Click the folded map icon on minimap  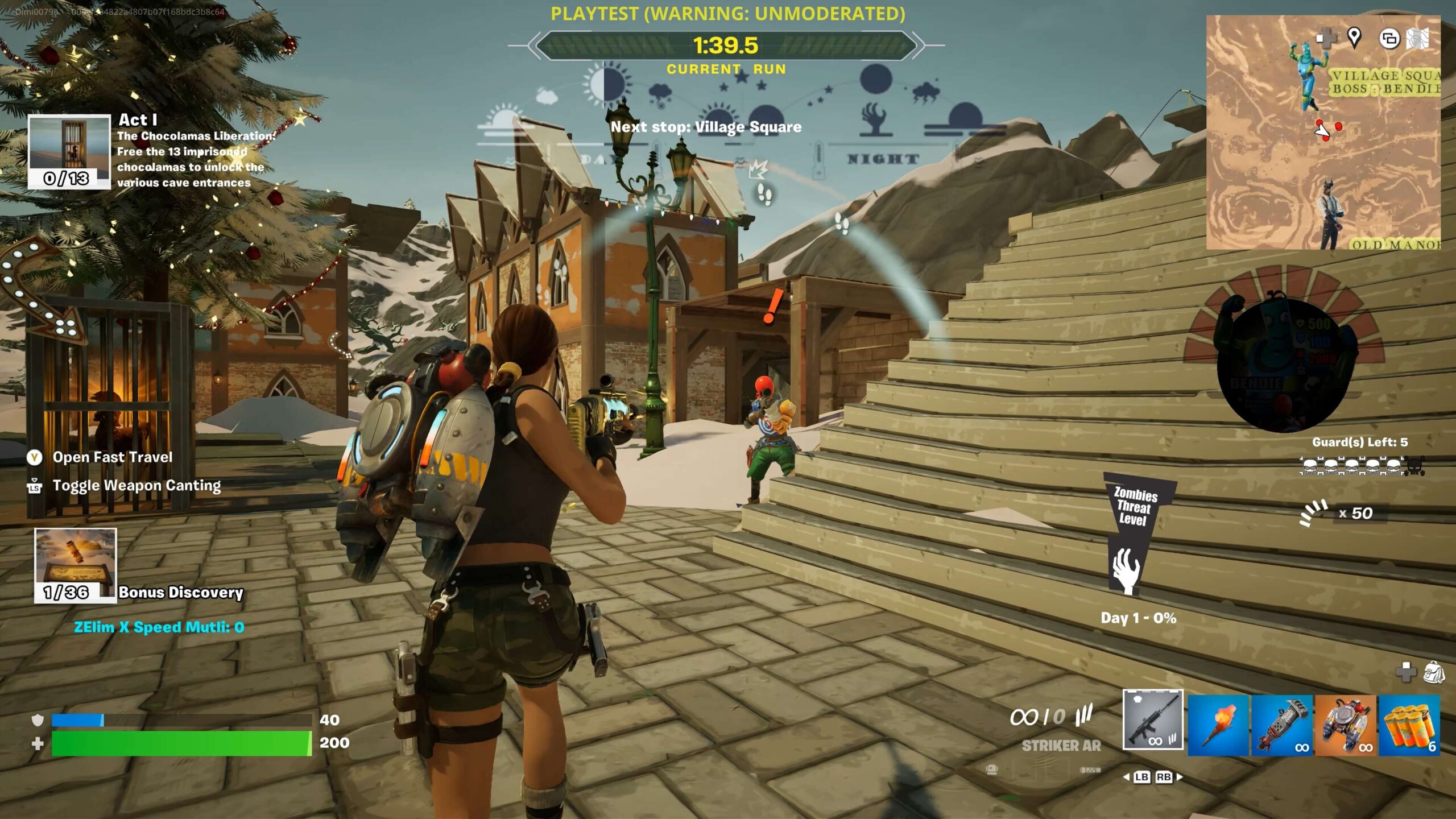(1418, 39)
